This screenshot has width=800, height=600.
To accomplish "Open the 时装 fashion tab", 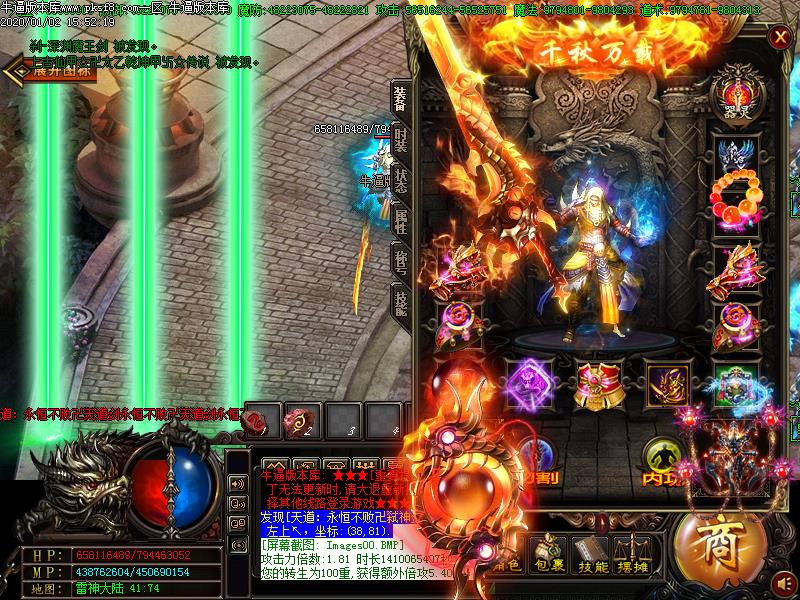I will click(400, 140).
